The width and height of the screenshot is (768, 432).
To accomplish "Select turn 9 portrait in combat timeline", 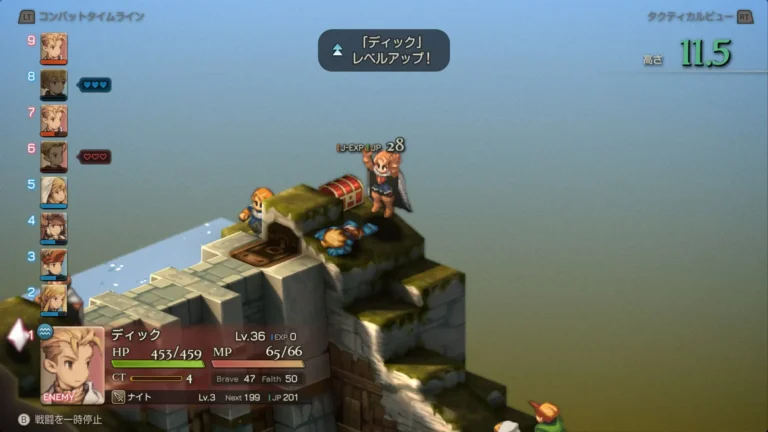I will pos(54,48).
